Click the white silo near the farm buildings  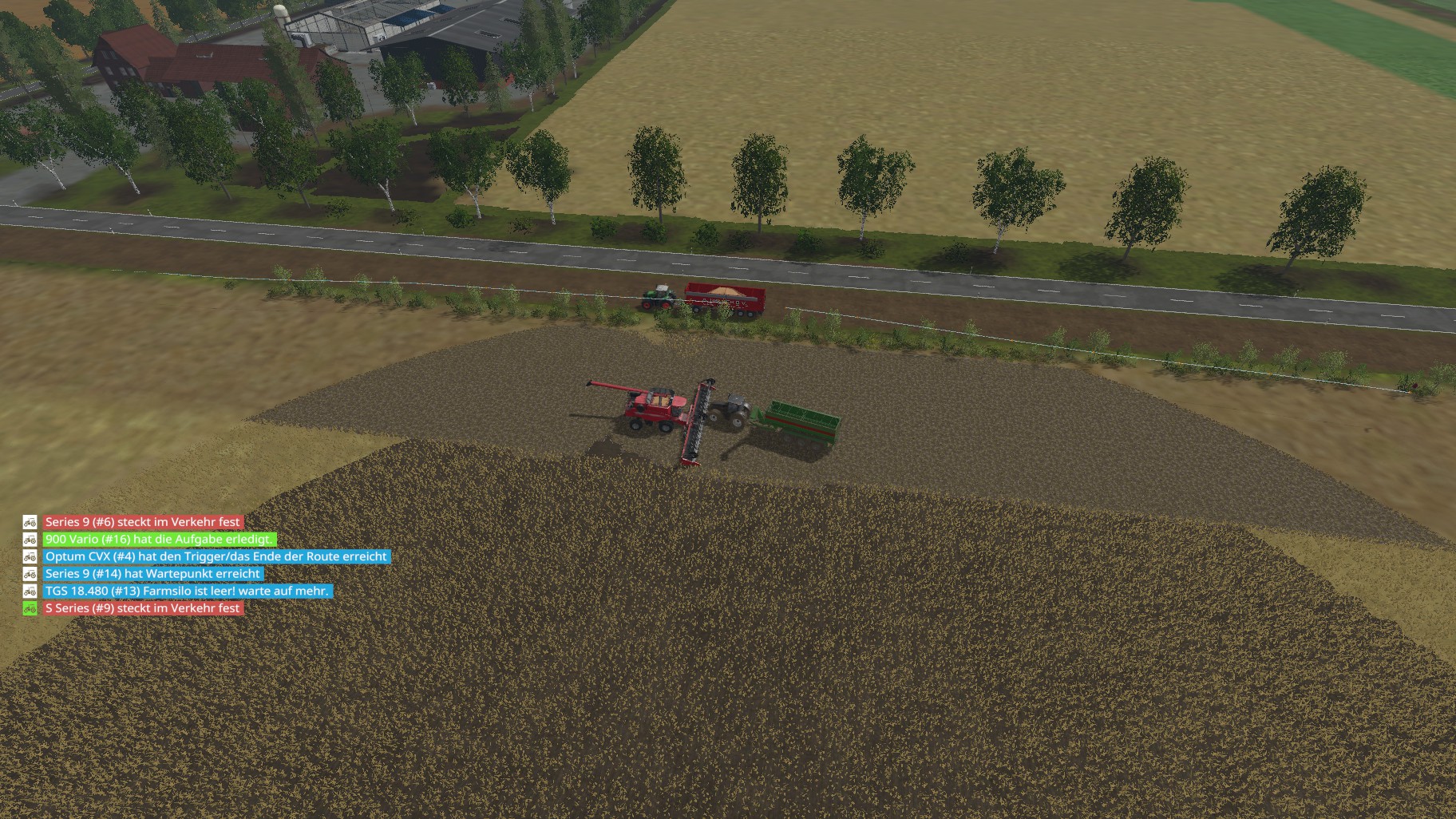click(281, 14)
